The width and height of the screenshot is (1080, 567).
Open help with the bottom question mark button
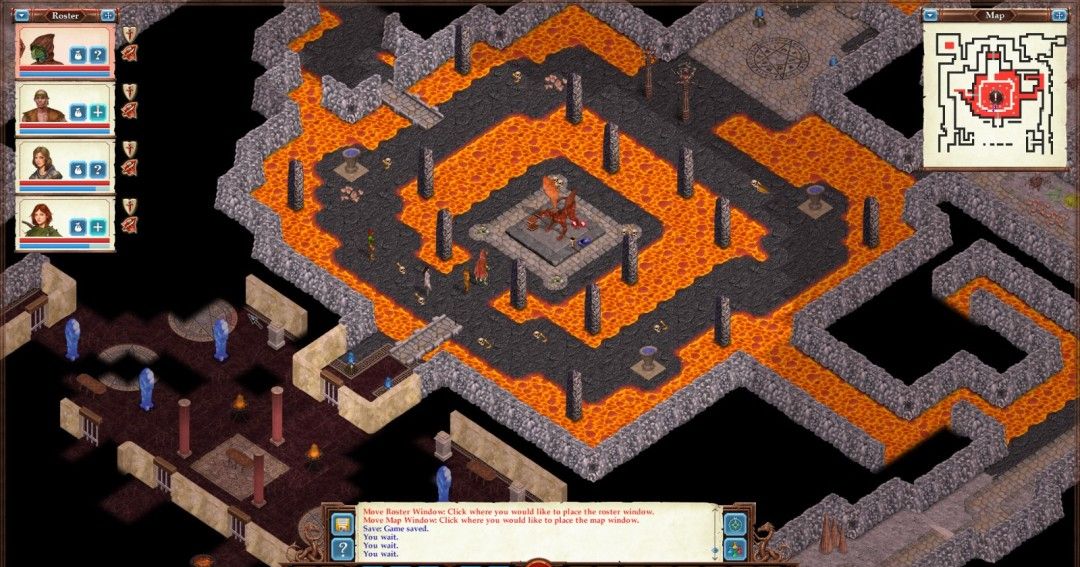click(342, 548)
